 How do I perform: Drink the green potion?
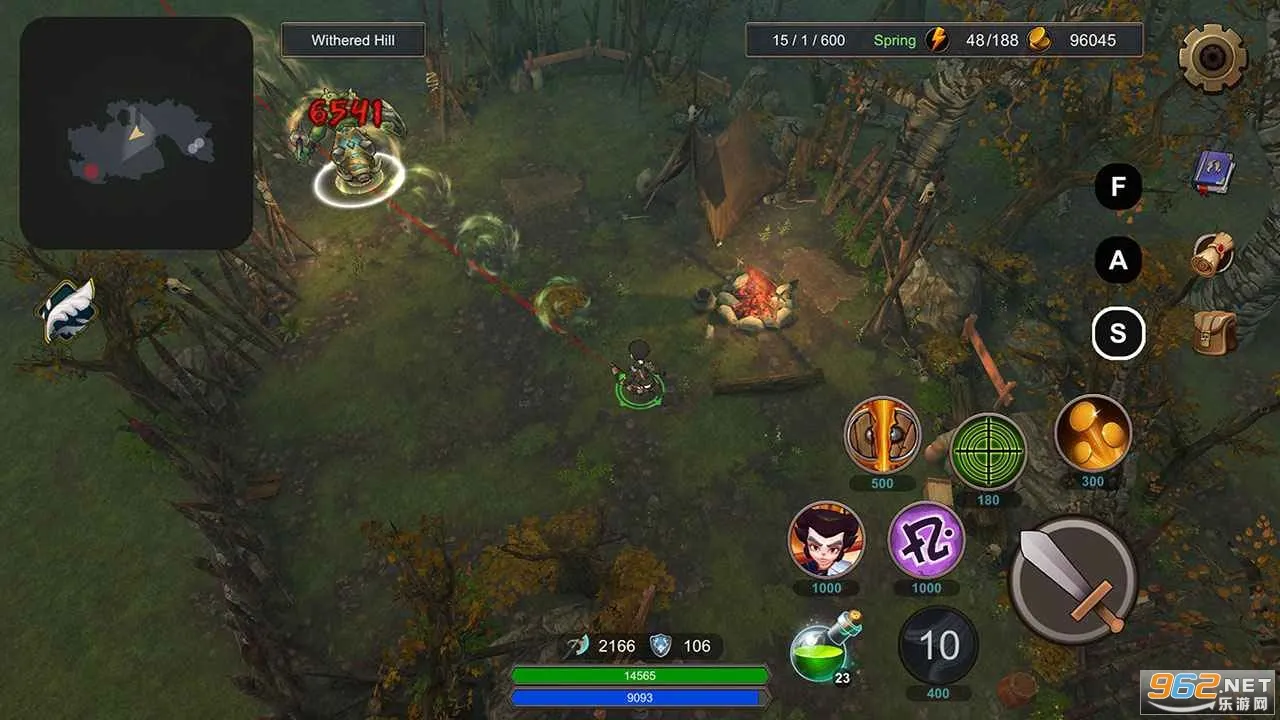tap(821, 650)
